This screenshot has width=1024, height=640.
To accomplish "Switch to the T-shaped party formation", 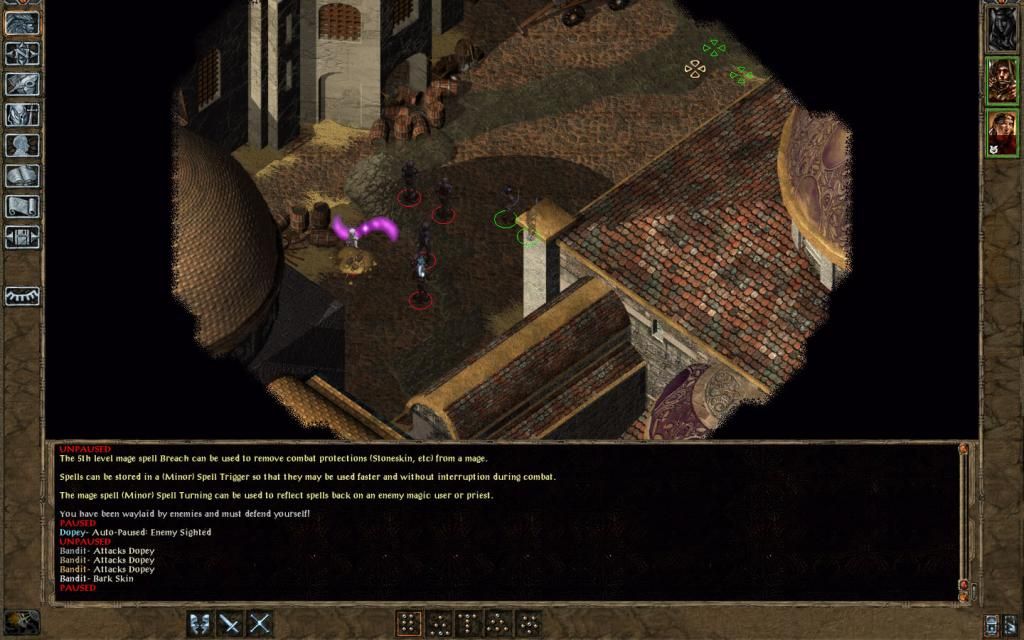I will pyautogui.click(x=468, y=624).
